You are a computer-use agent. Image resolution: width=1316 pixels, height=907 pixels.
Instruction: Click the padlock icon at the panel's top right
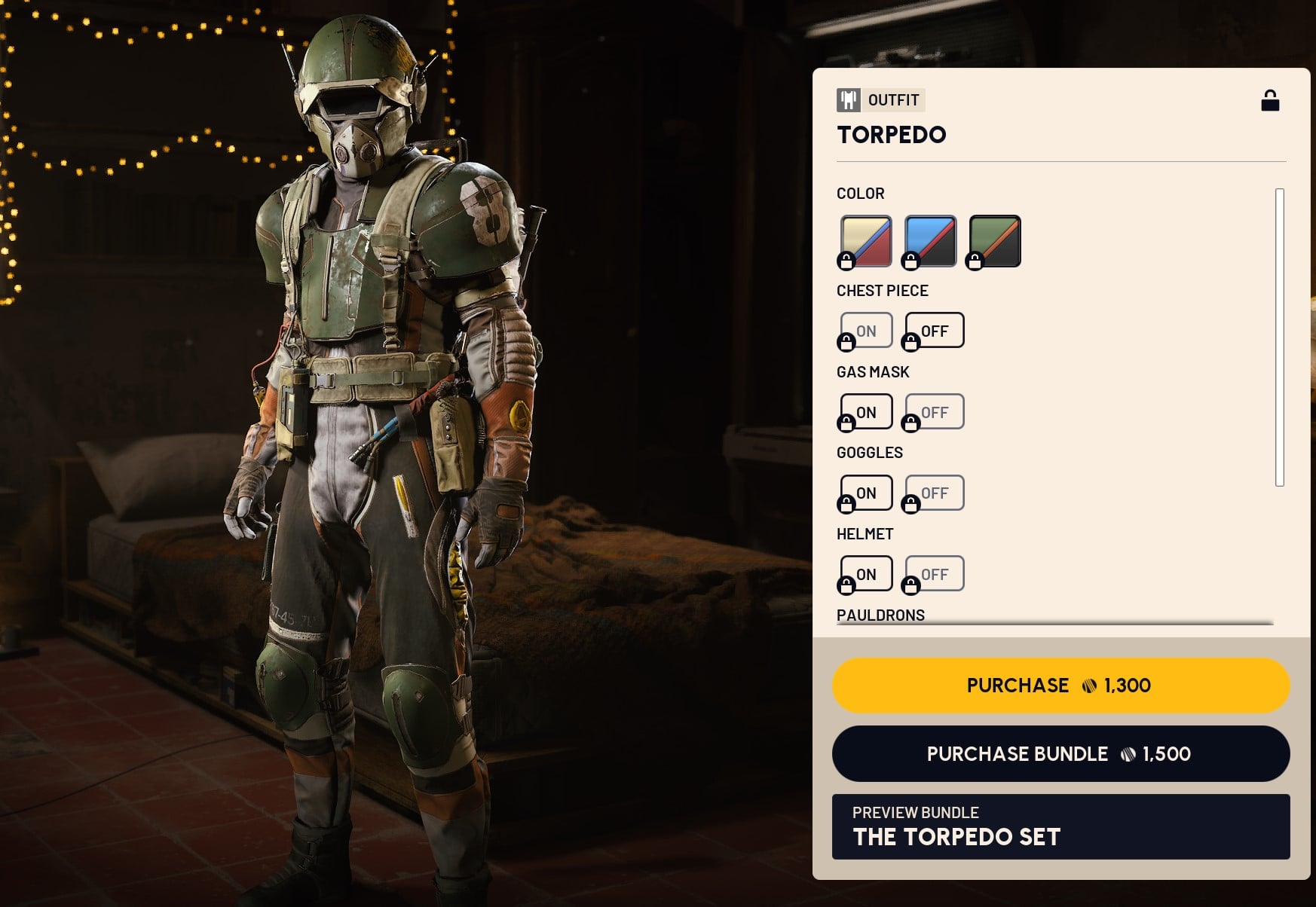pos(1271,99)
